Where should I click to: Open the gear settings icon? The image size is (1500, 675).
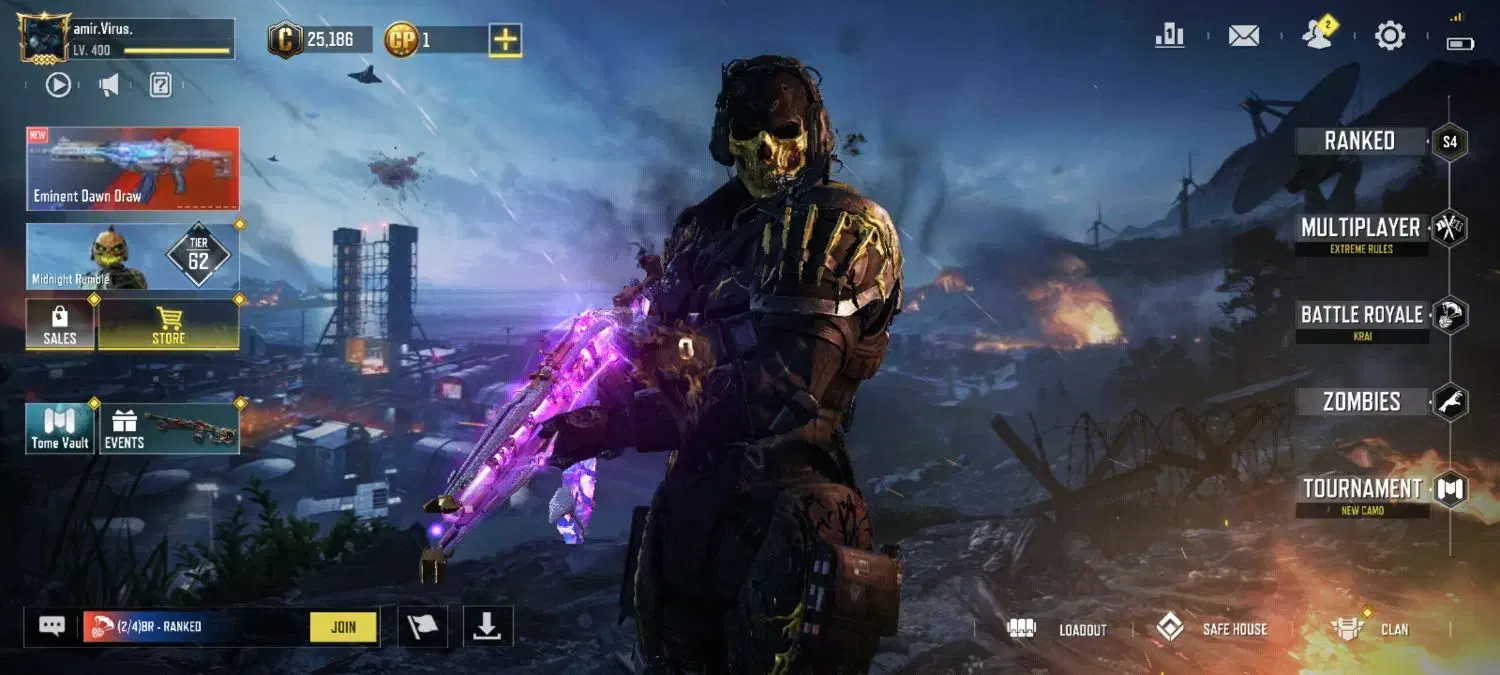point(1390,36)
